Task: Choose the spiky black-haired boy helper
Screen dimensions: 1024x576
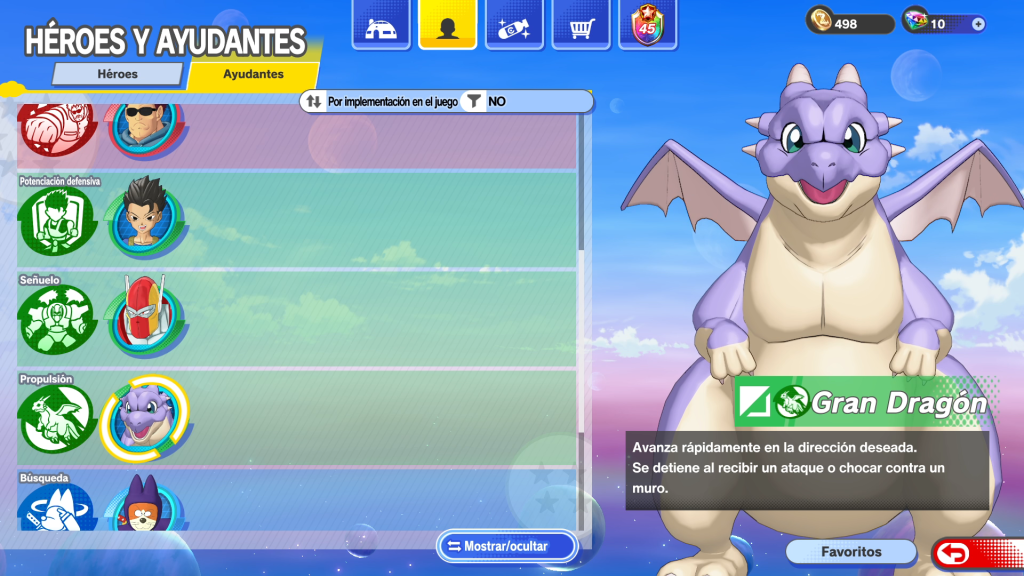Action: pos(144,217)
